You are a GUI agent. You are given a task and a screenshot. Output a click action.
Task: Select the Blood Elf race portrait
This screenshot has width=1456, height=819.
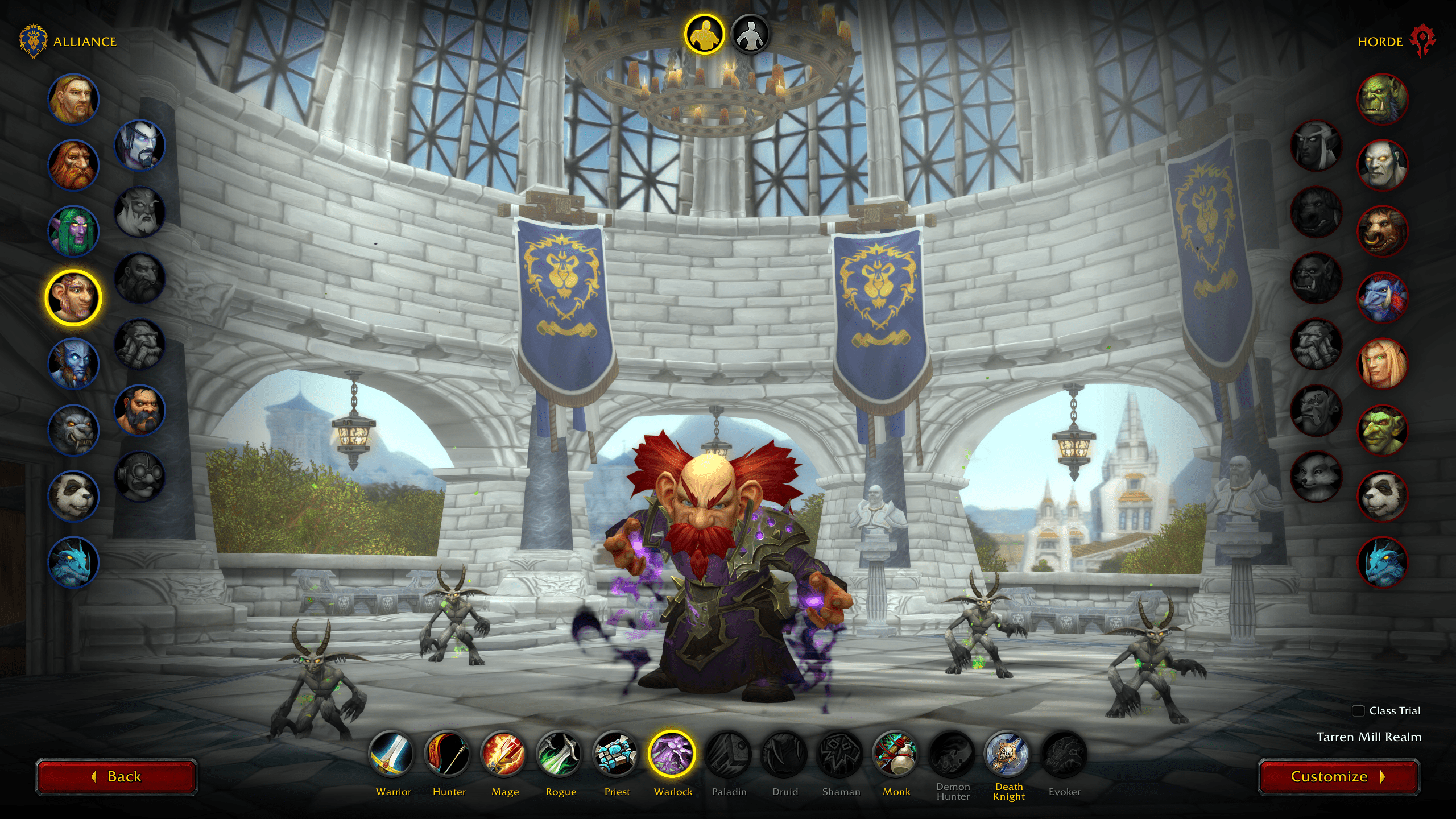tap(1383, 363)
